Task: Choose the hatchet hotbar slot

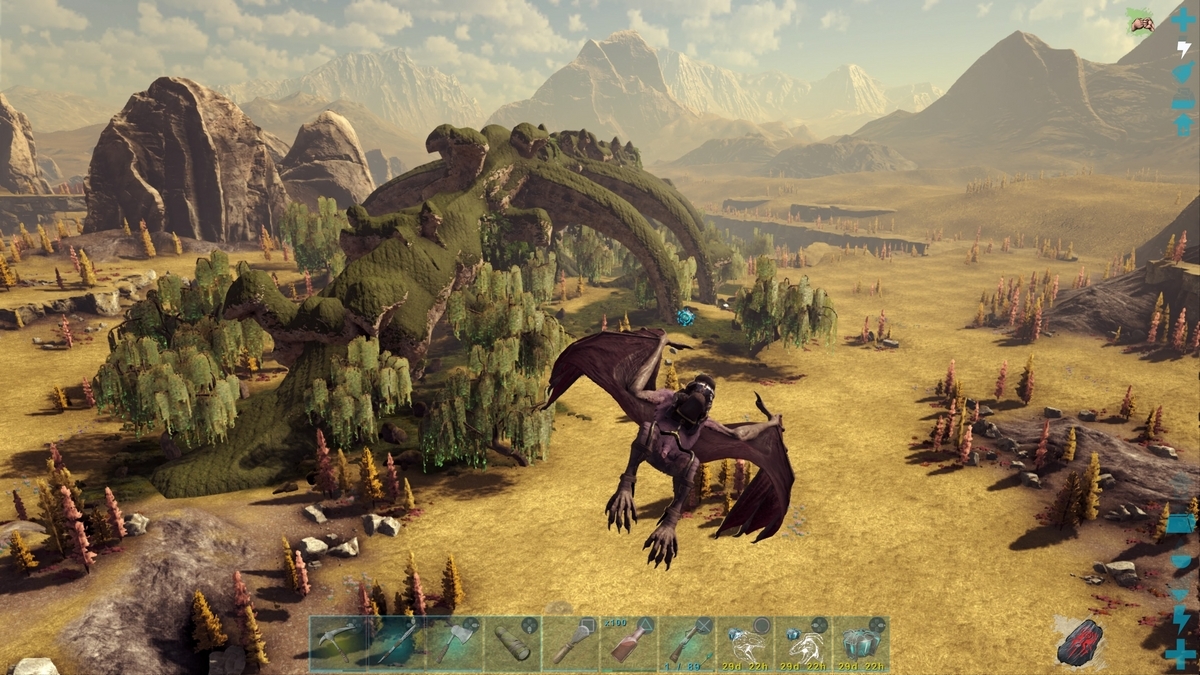Action: [454, 643]
